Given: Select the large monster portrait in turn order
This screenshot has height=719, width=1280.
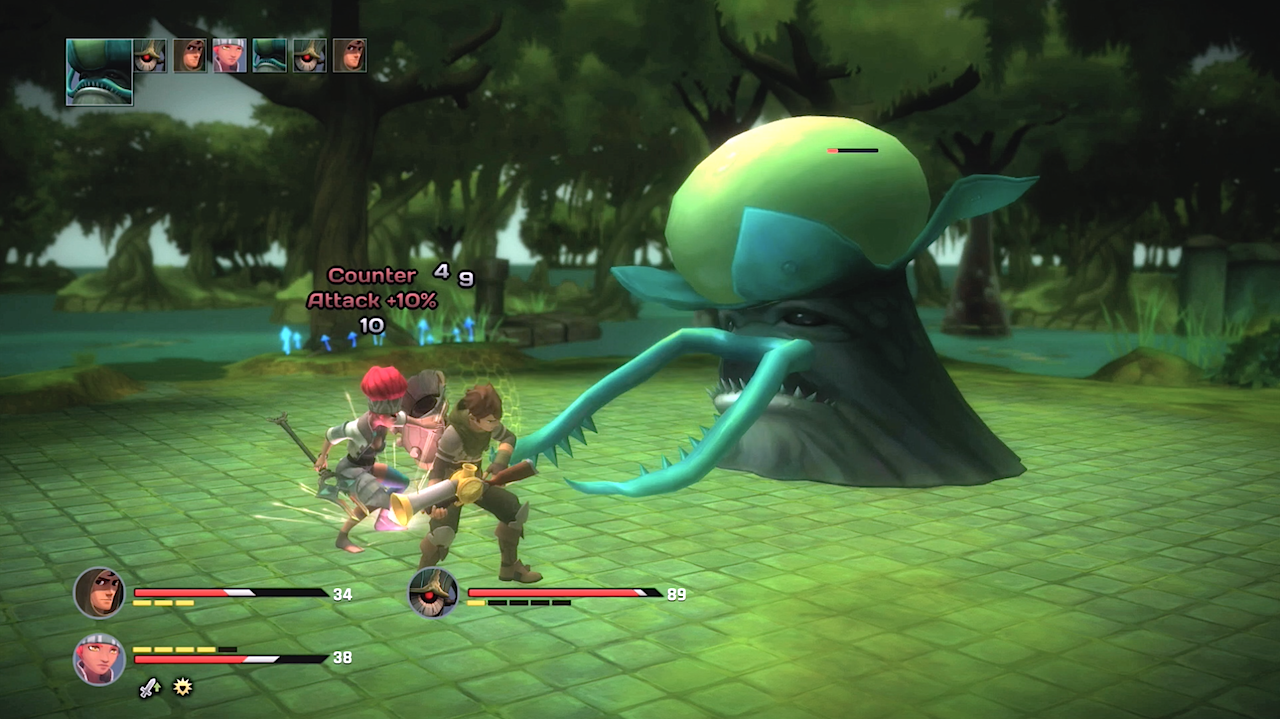Looking at the screenshot, I should (x=99, y=72).
